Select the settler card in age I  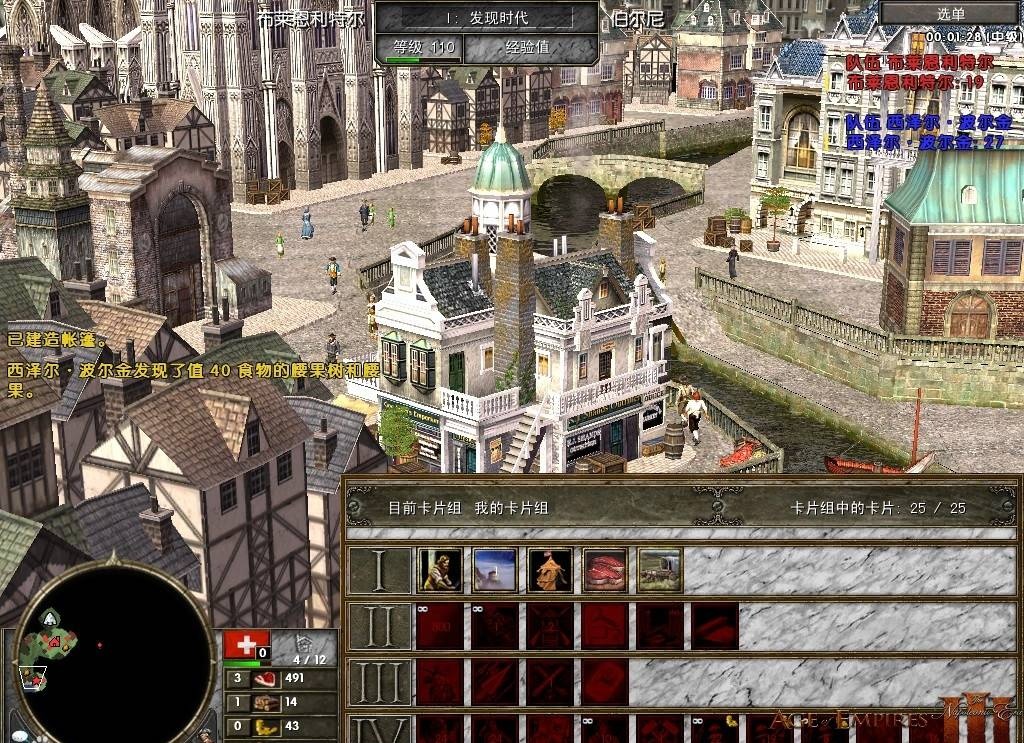click(440, 569)
